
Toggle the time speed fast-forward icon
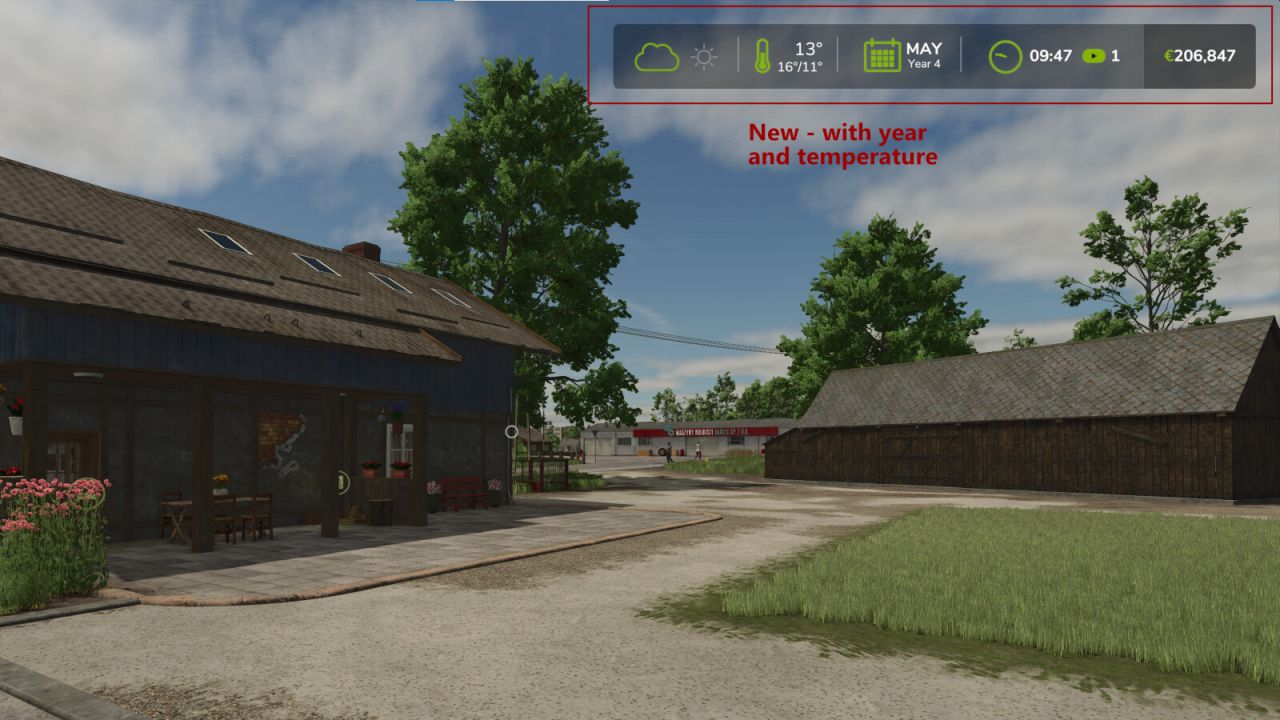1094,56
